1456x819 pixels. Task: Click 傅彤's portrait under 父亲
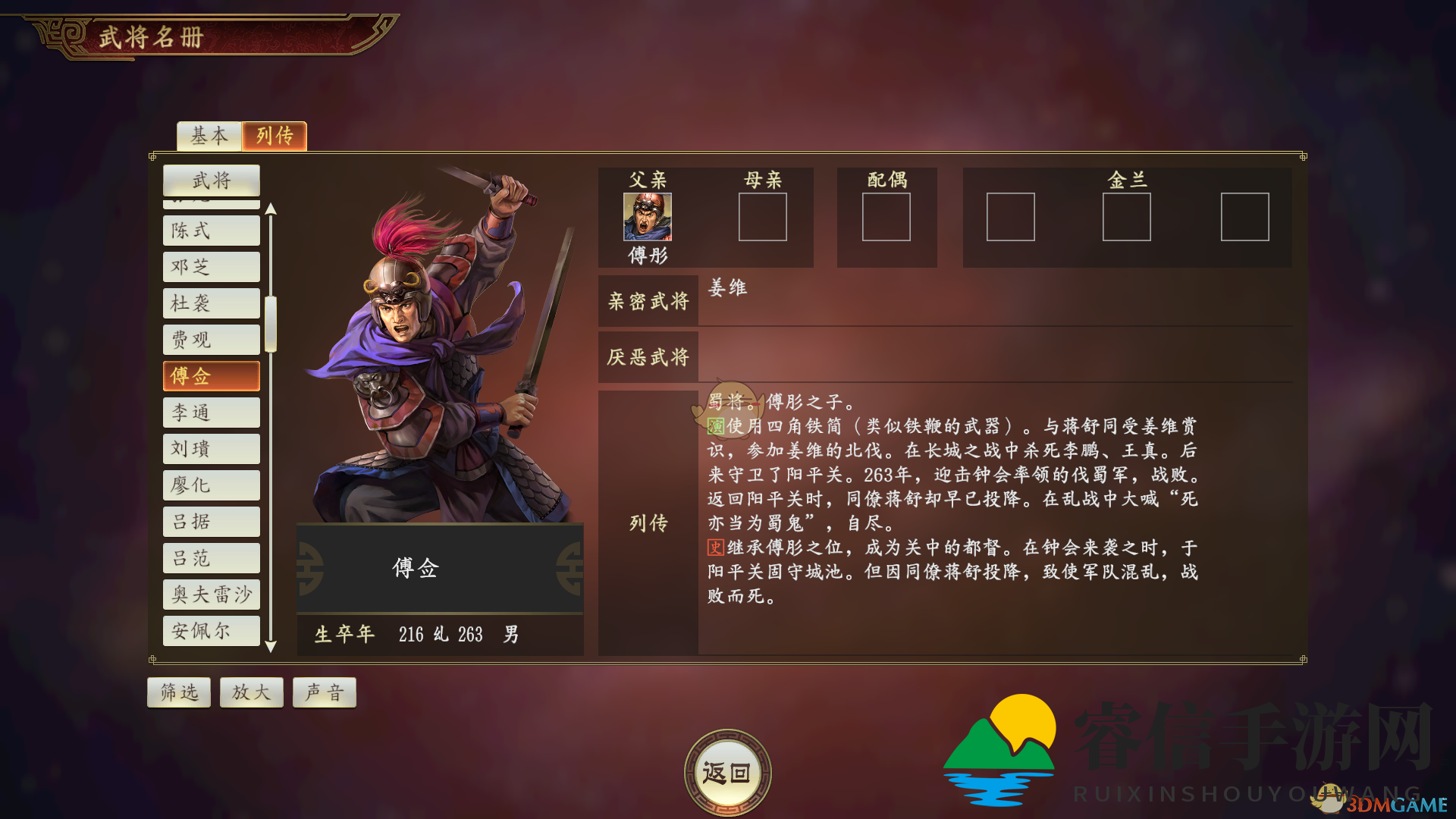point(647,217)
